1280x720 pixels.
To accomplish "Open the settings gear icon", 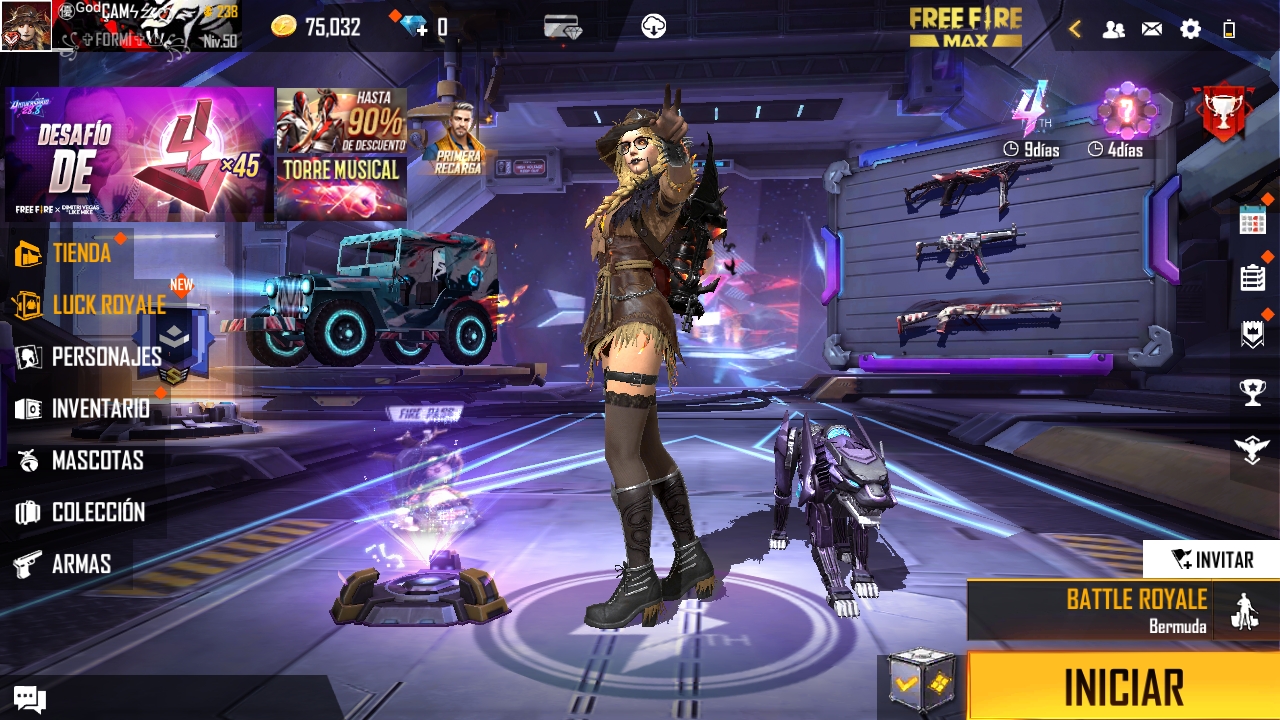I will (1190, 29).
